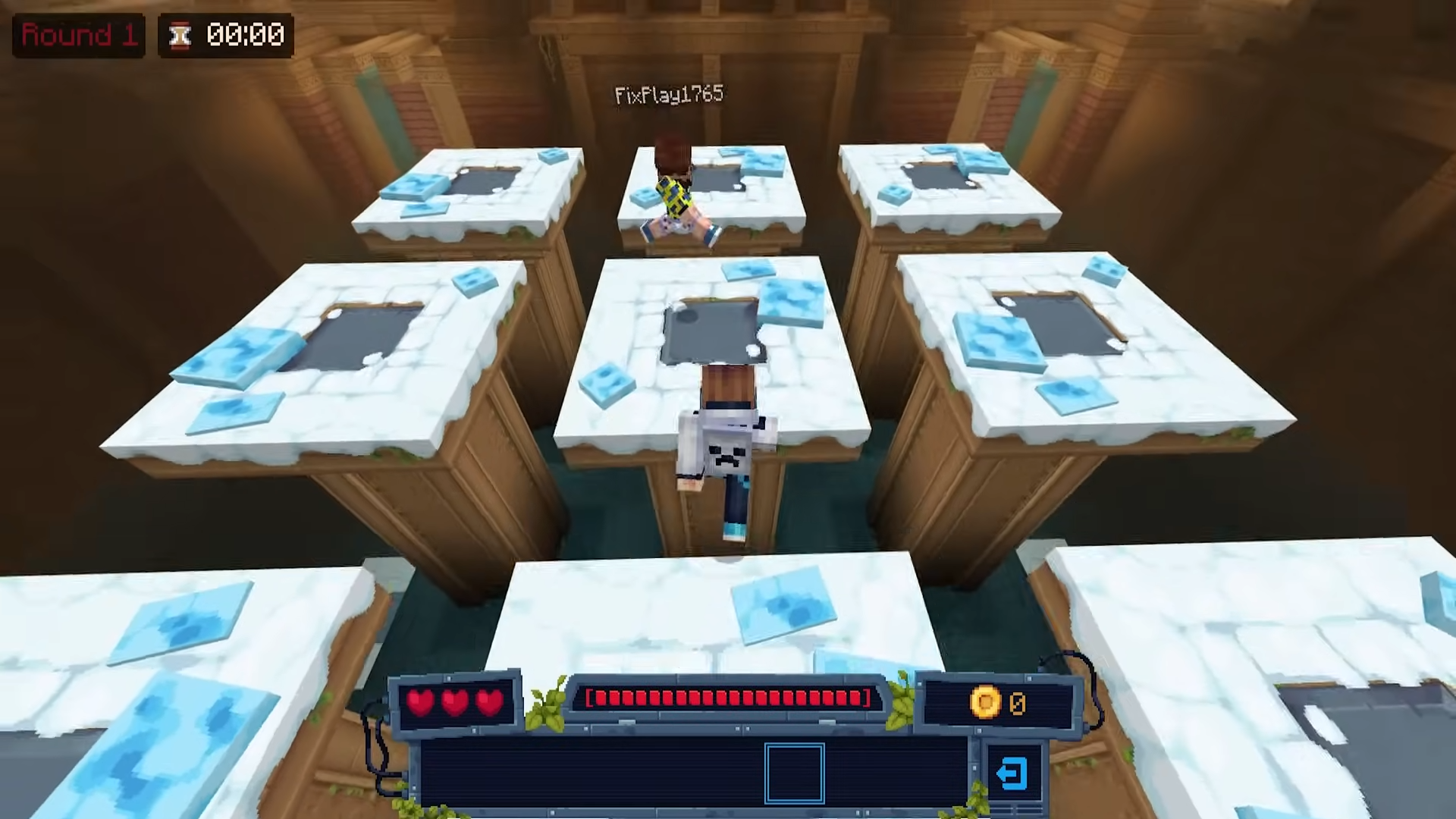Image resolution: width=1456 pixels, height=819 pixels.
Task: Click the blue exit arrow icon
Action: tap(1012, 773)
